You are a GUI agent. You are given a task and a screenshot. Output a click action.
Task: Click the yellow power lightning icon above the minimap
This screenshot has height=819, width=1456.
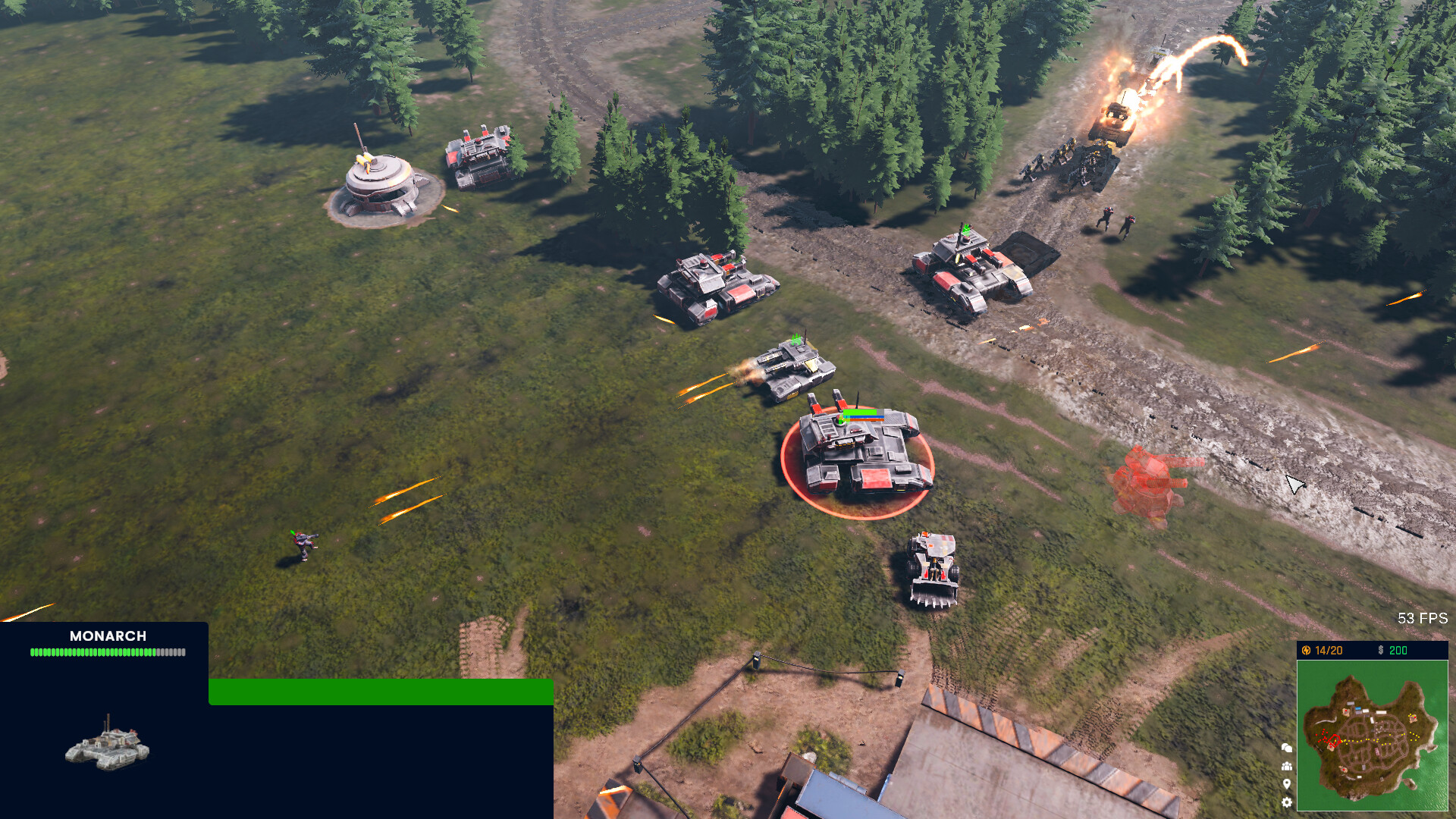[1307, 649]
